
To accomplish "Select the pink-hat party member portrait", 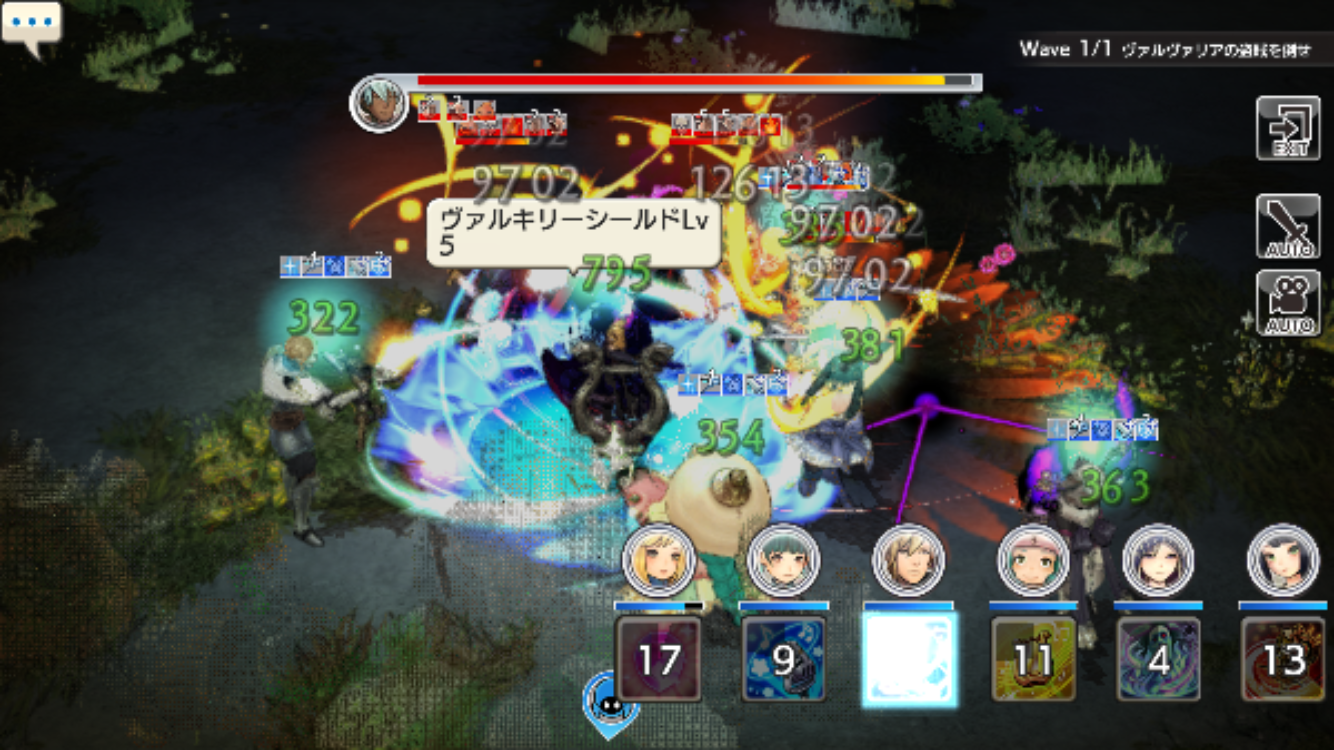I will (x=1033, y=560).
